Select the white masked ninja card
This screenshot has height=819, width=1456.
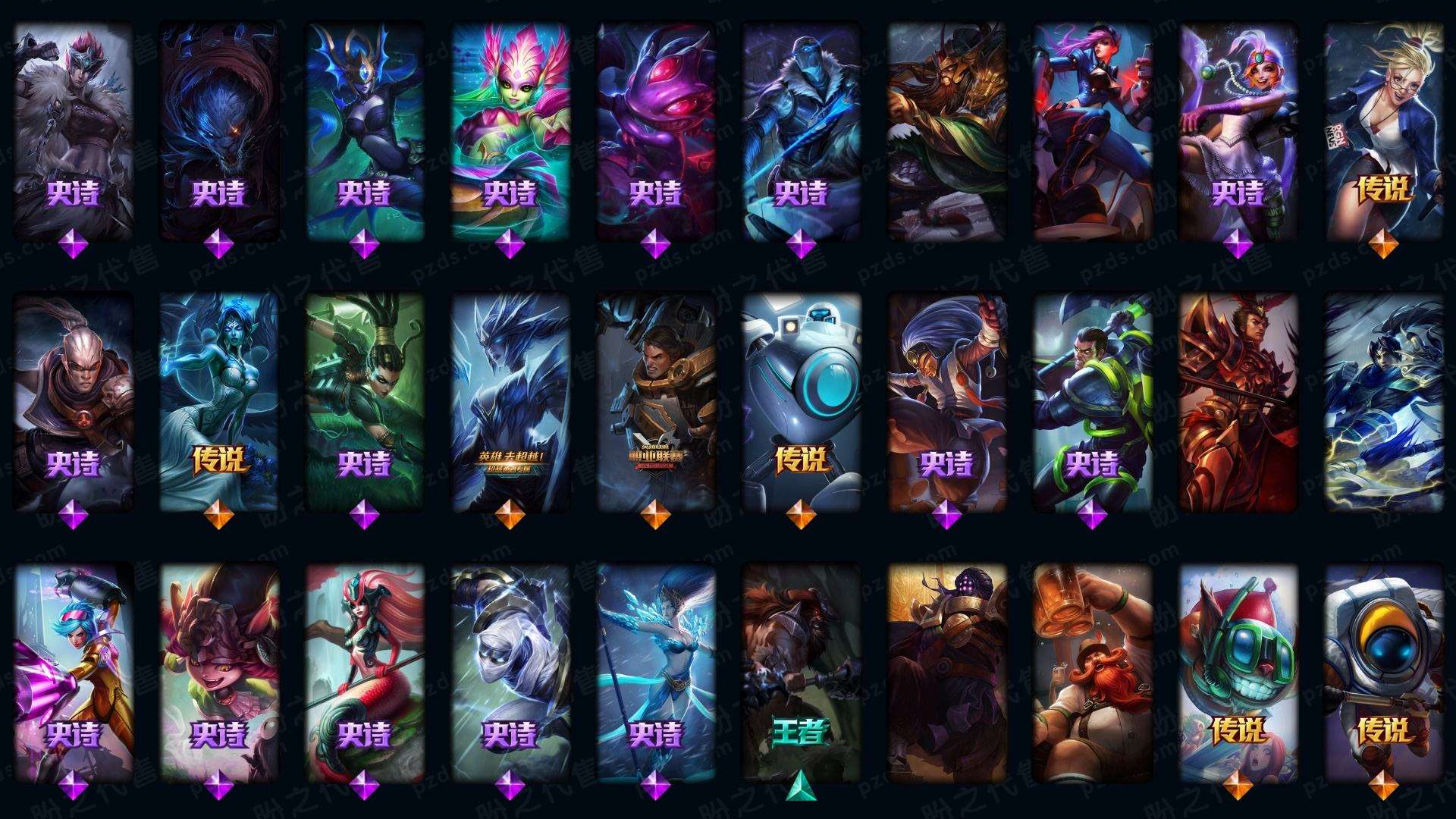pos(510,671)
